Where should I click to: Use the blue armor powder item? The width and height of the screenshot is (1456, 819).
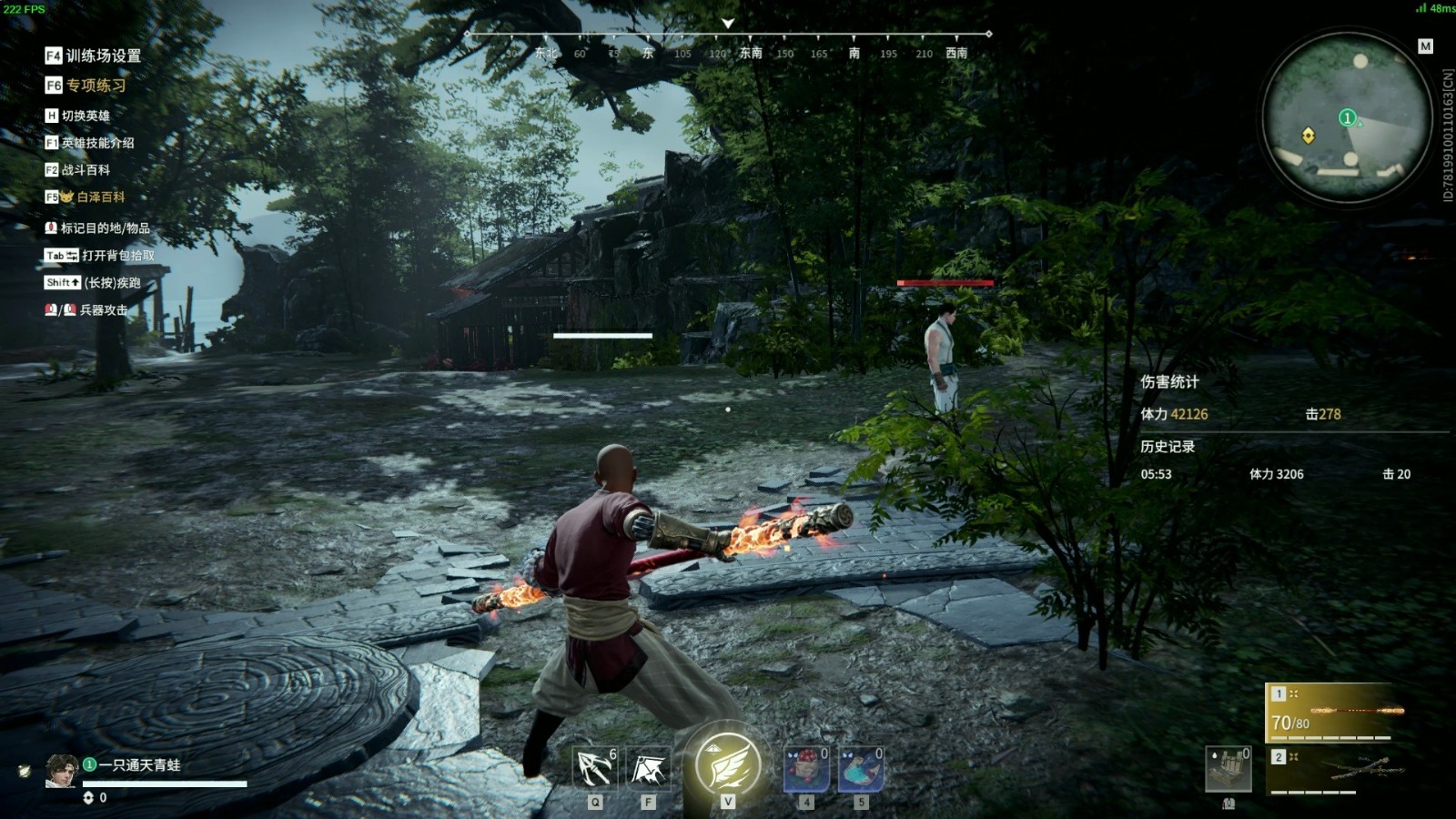tap(860, 769)
